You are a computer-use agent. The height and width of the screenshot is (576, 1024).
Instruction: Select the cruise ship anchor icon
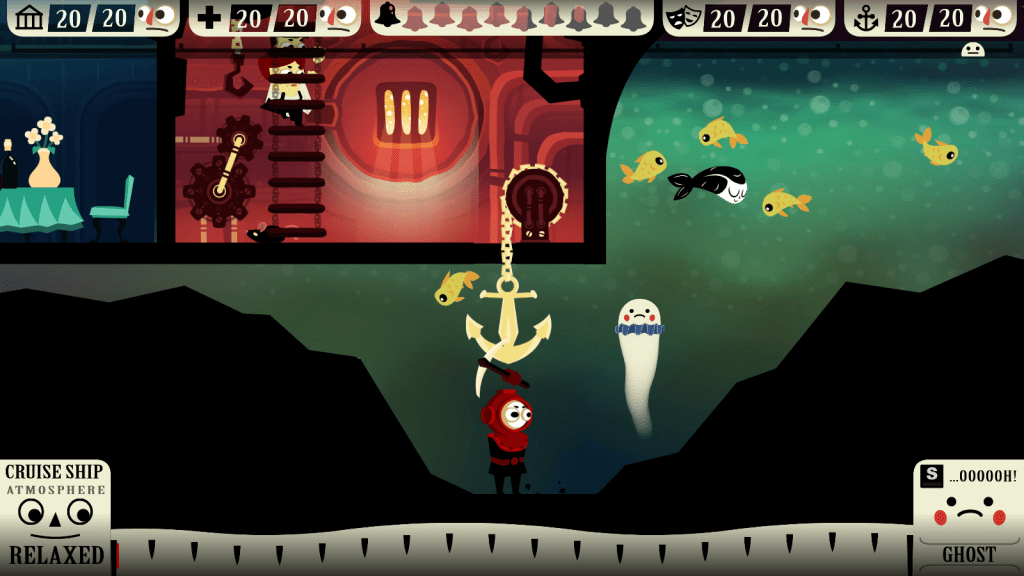point(866,17)
